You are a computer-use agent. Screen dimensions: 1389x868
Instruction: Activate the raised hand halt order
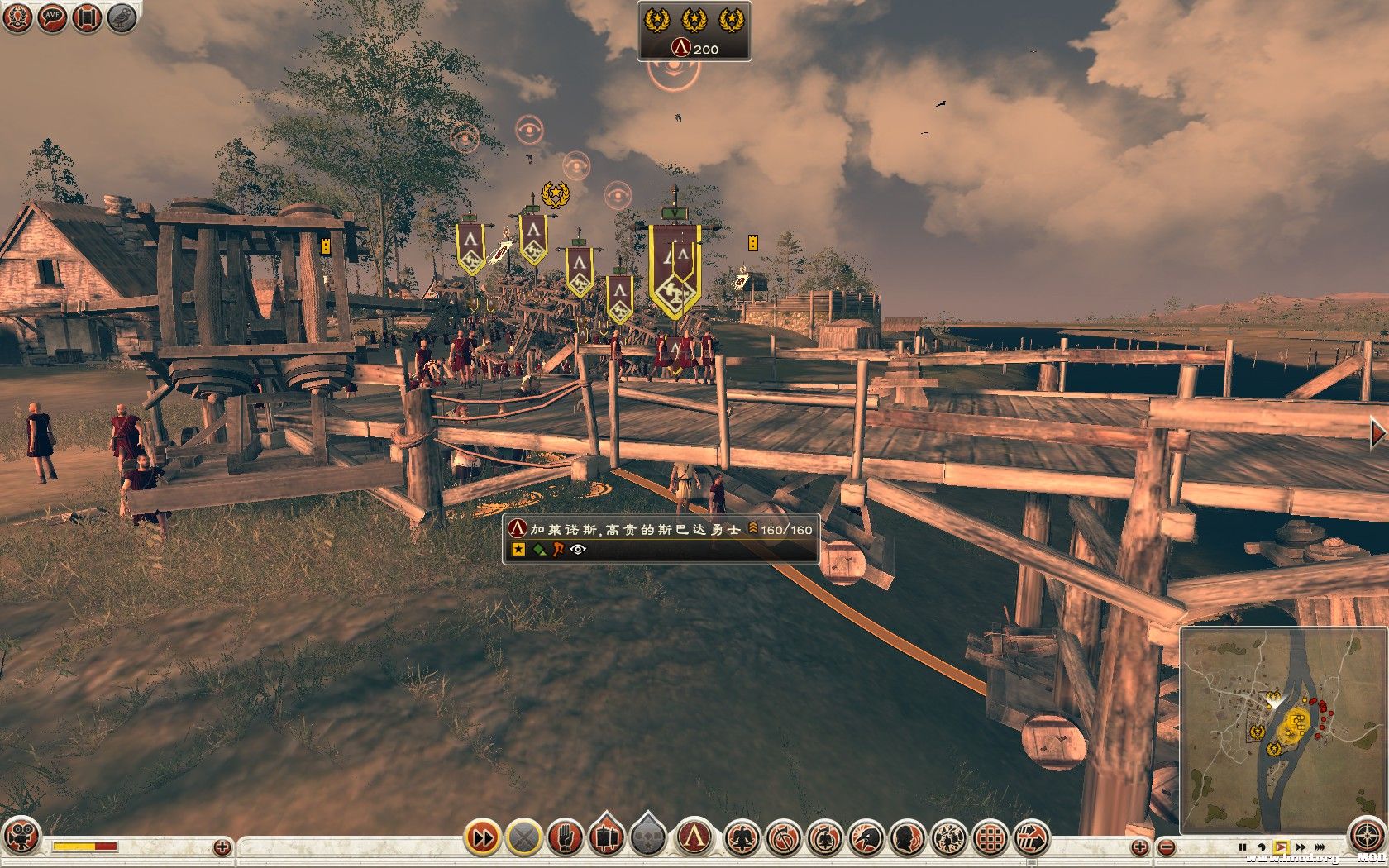(x=566, y=838)
